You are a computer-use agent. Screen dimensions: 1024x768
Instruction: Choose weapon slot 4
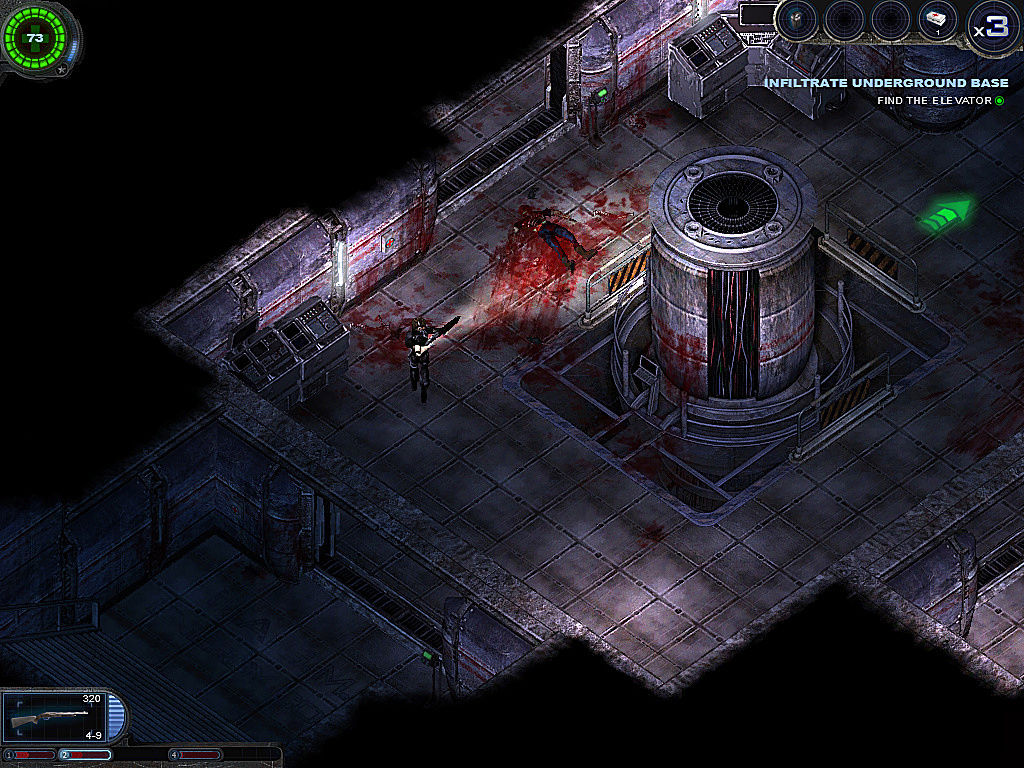click(197, 754)
